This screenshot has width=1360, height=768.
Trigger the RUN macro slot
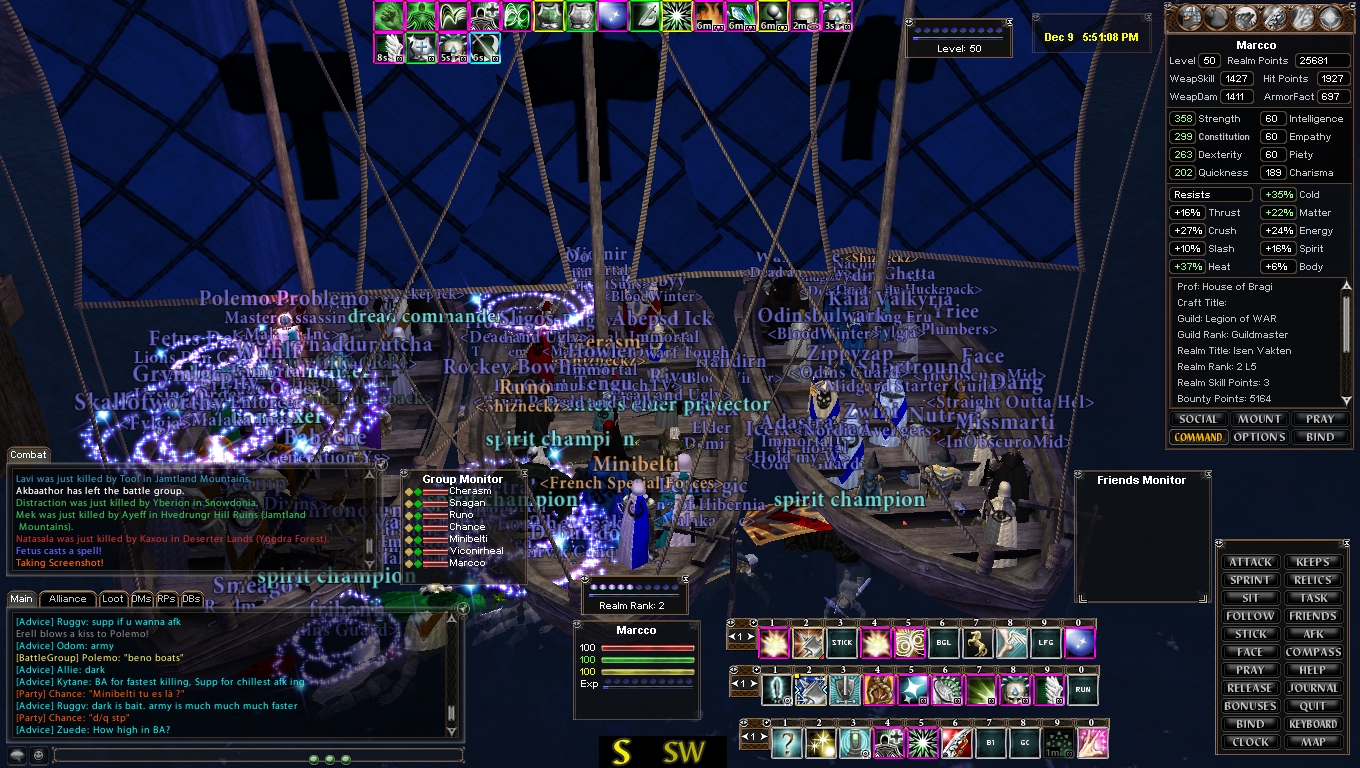click(1083, 690)
